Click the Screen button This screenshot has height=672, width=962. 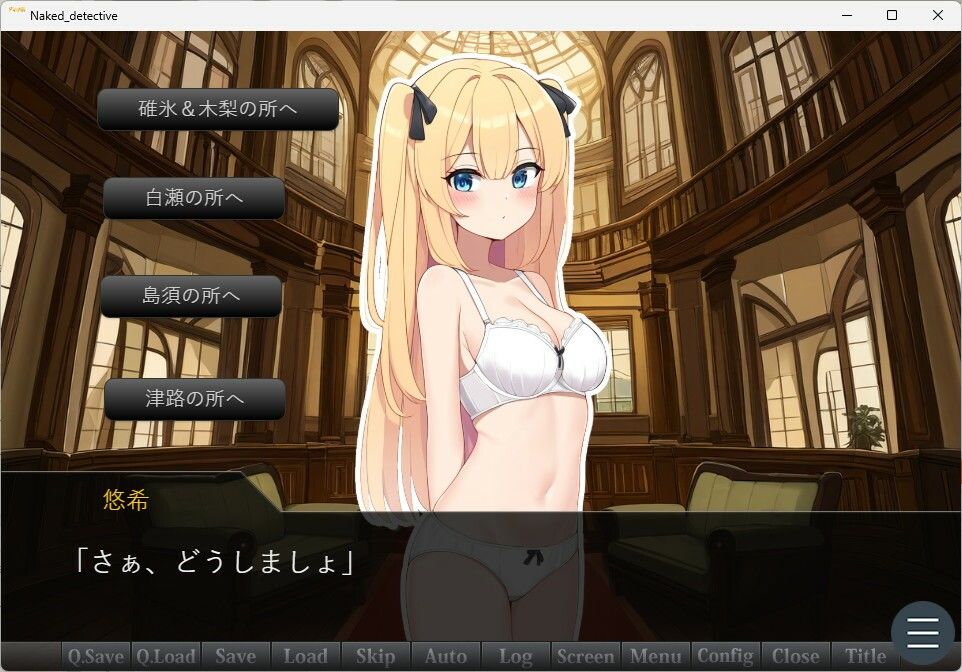pyautogui.click(x=586, y=656)
